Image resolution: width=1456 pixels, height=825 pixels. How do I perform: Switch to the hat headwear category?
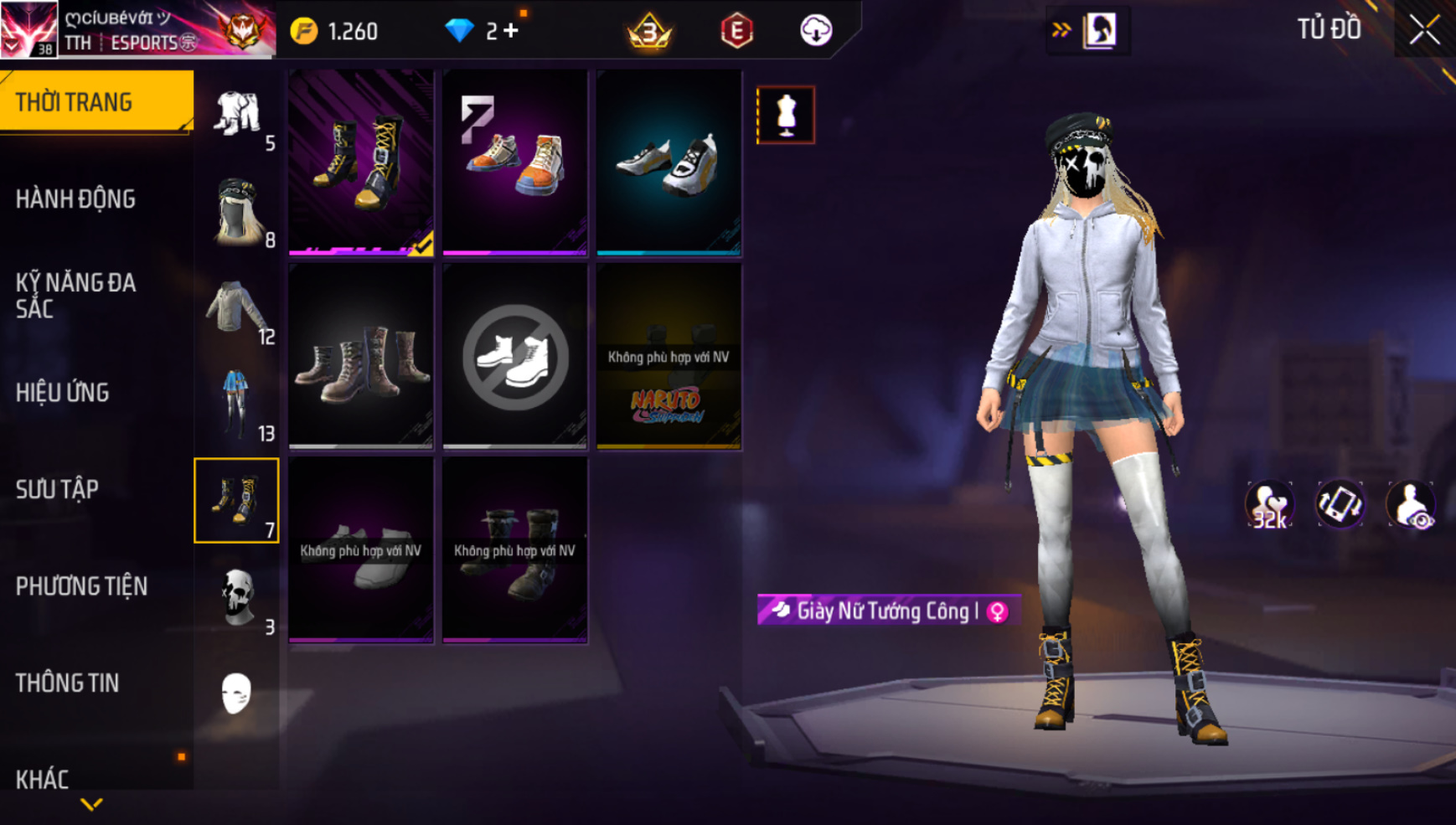click(236, 211)
